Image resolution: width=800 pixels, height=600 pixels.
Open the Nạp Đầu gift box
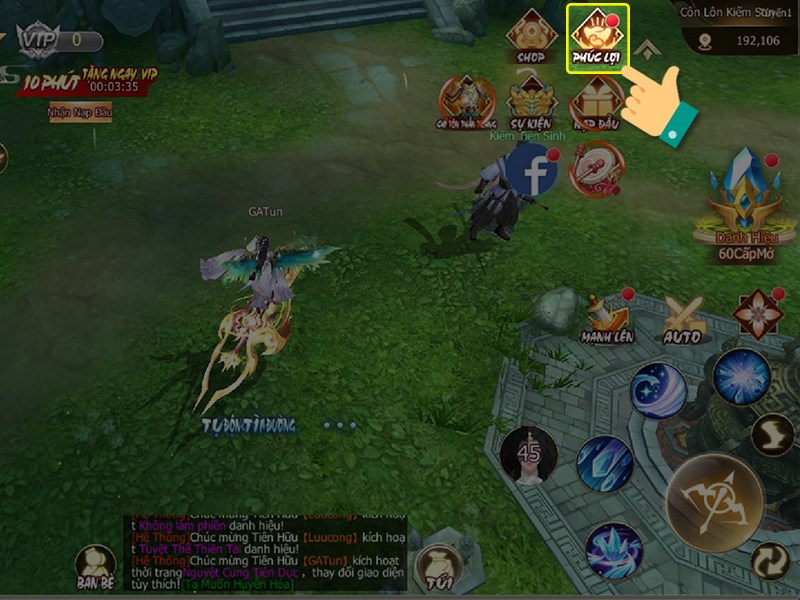[597, 101]
